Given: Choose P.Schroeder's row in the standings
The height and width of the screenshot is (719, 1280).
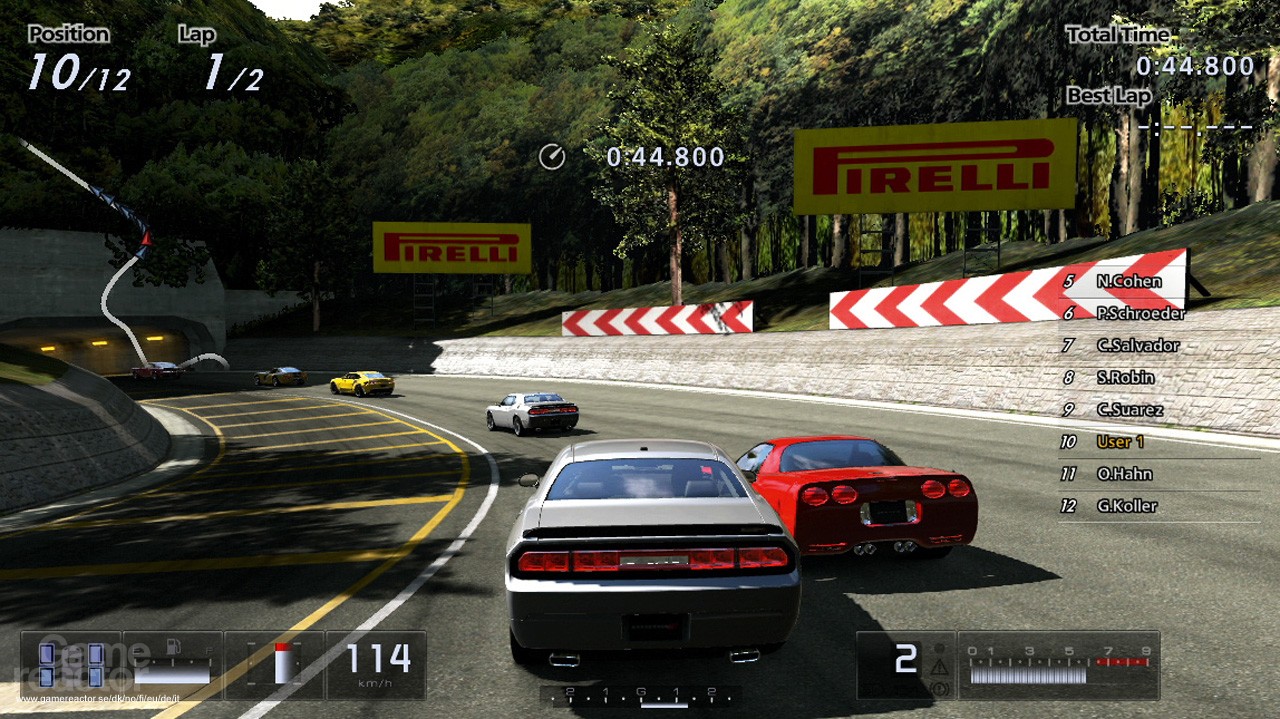Looking at the screenshot, I should 1140,313.
